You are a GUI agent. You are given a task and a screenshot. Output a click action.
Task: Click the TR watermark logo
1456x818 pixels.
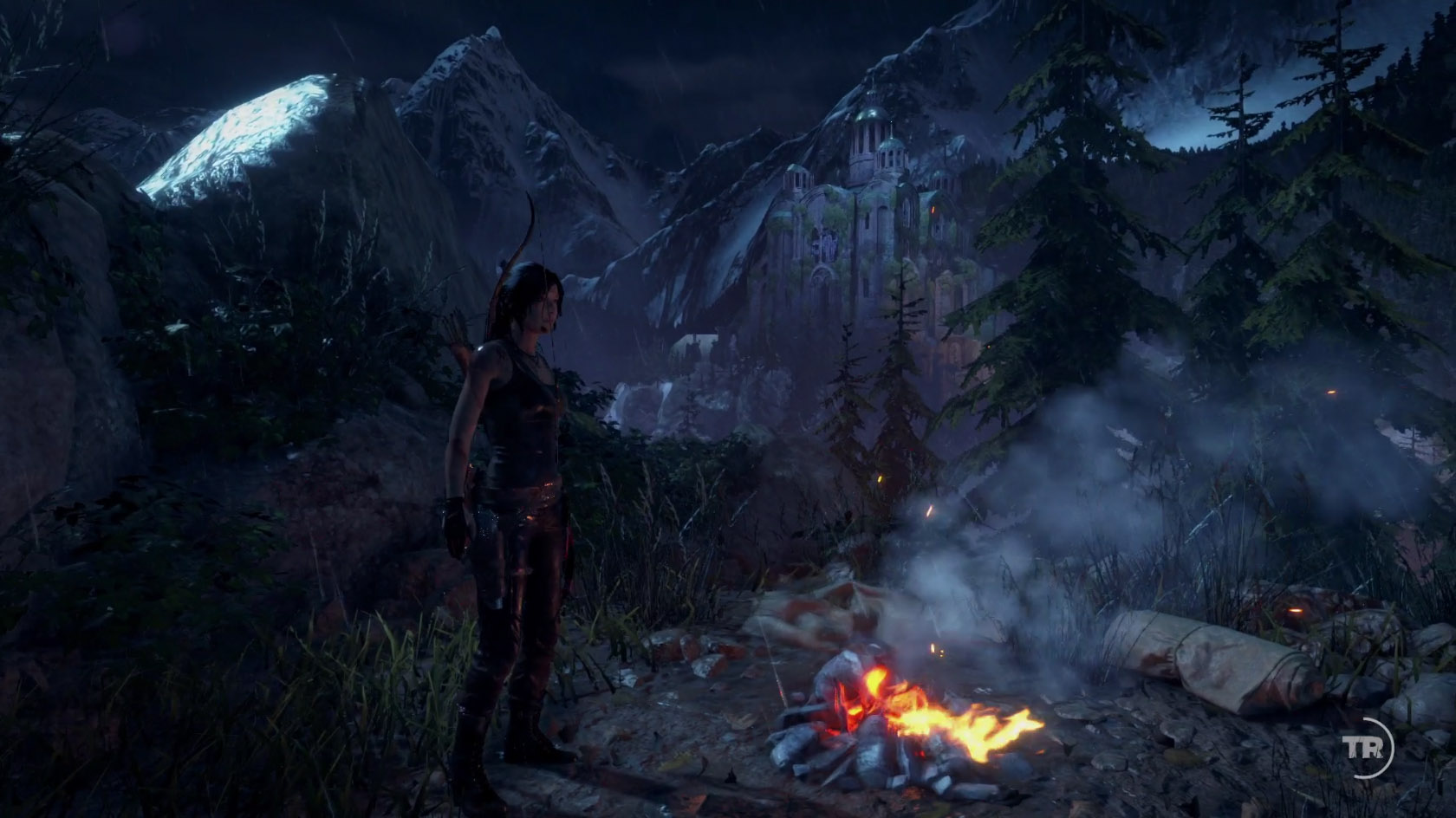pos(1362,747)
